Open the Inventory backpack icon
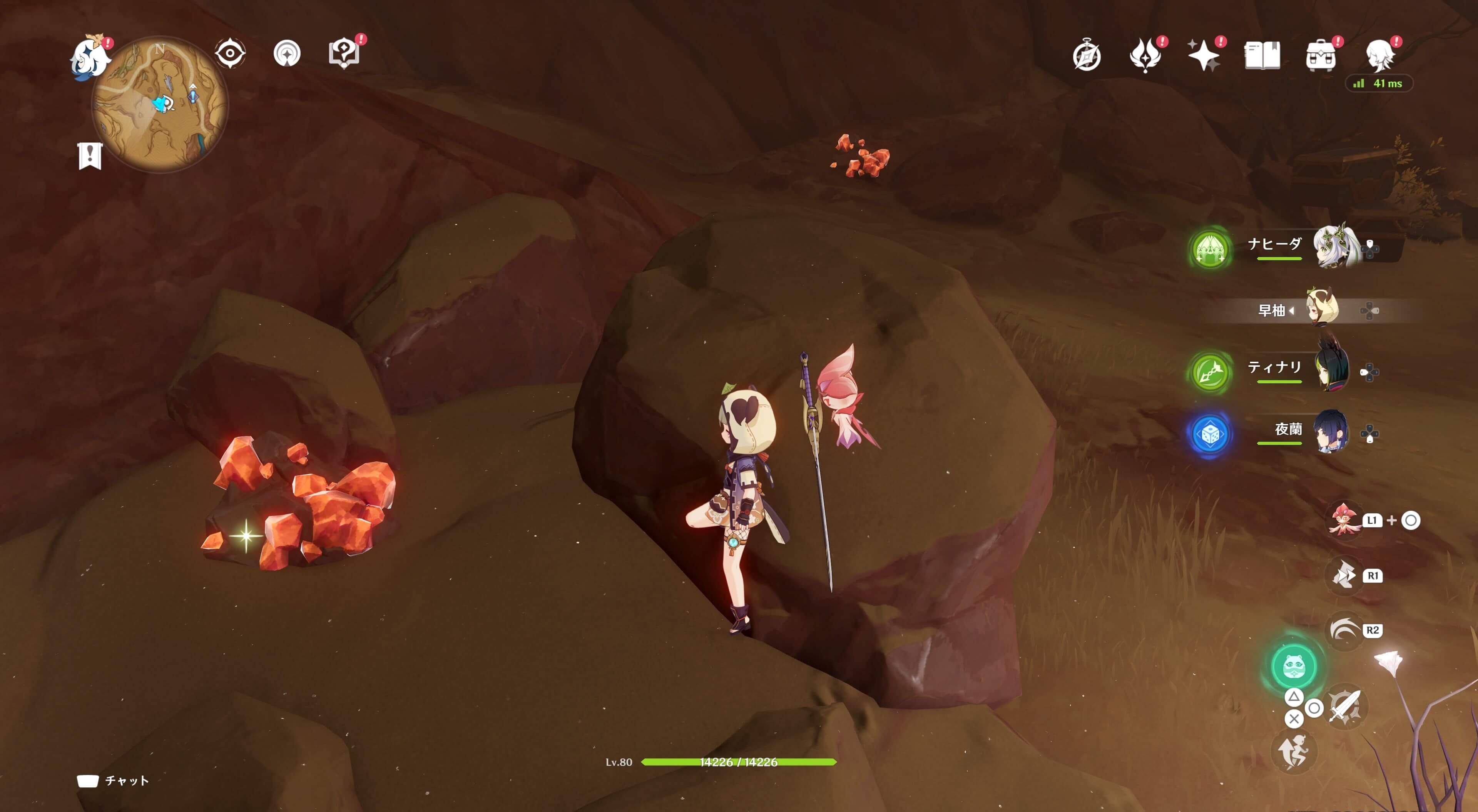Viewport: 1478px width, 812px height. pyautogui.click(x=1320, y=56)
